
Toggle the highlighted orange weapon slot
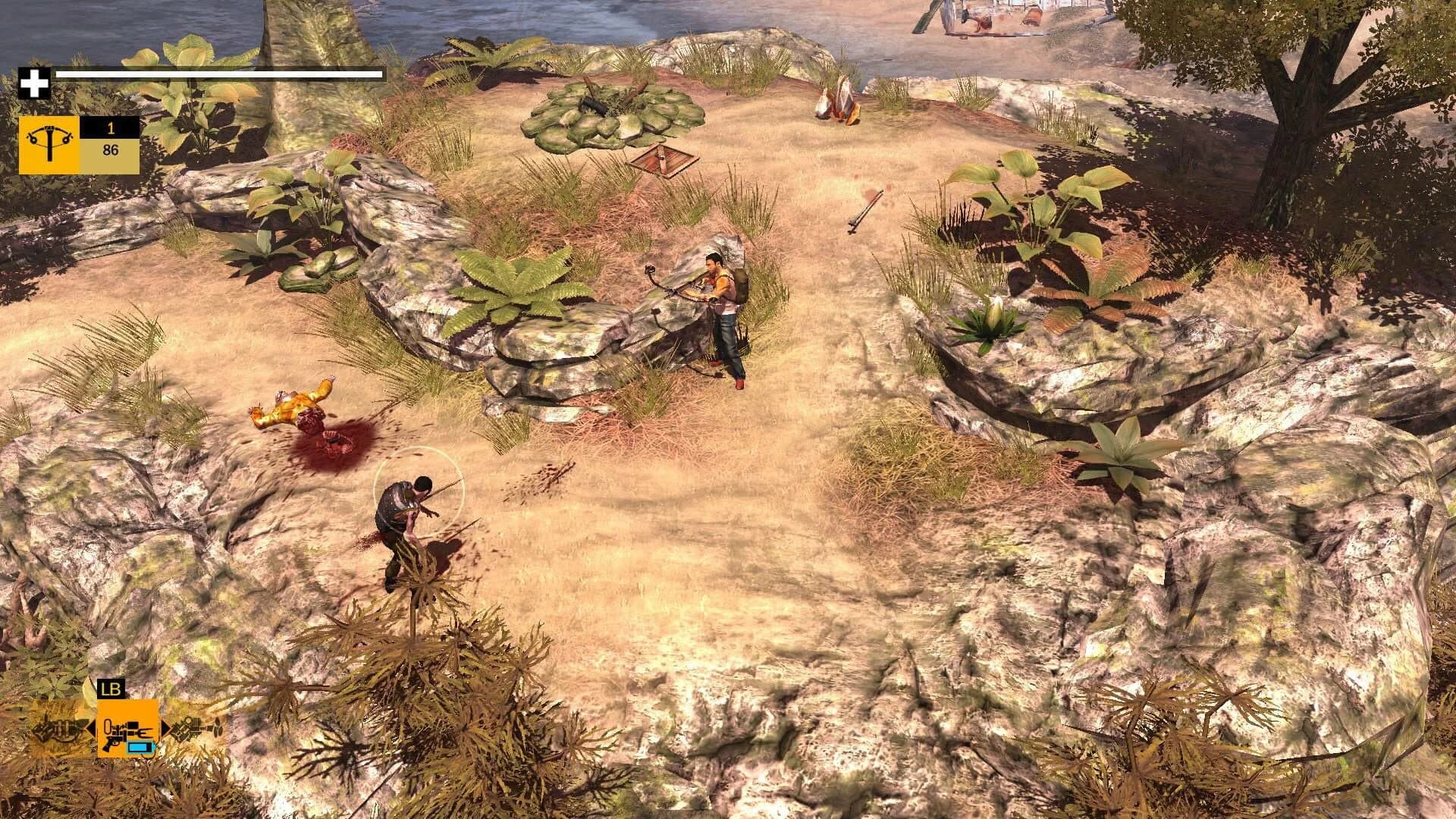click(127, 730)
